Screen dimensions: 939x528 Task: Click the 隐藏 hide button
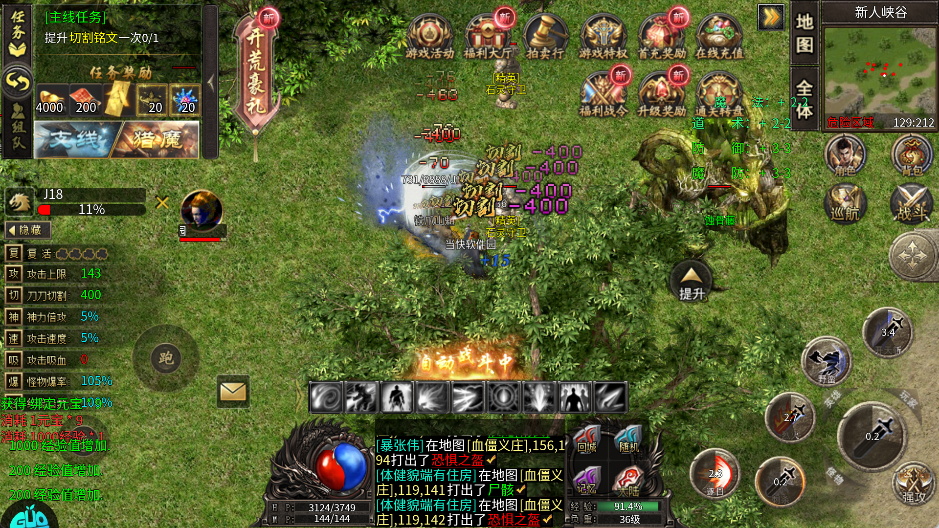pyautogui.click(x=29, y=229)
